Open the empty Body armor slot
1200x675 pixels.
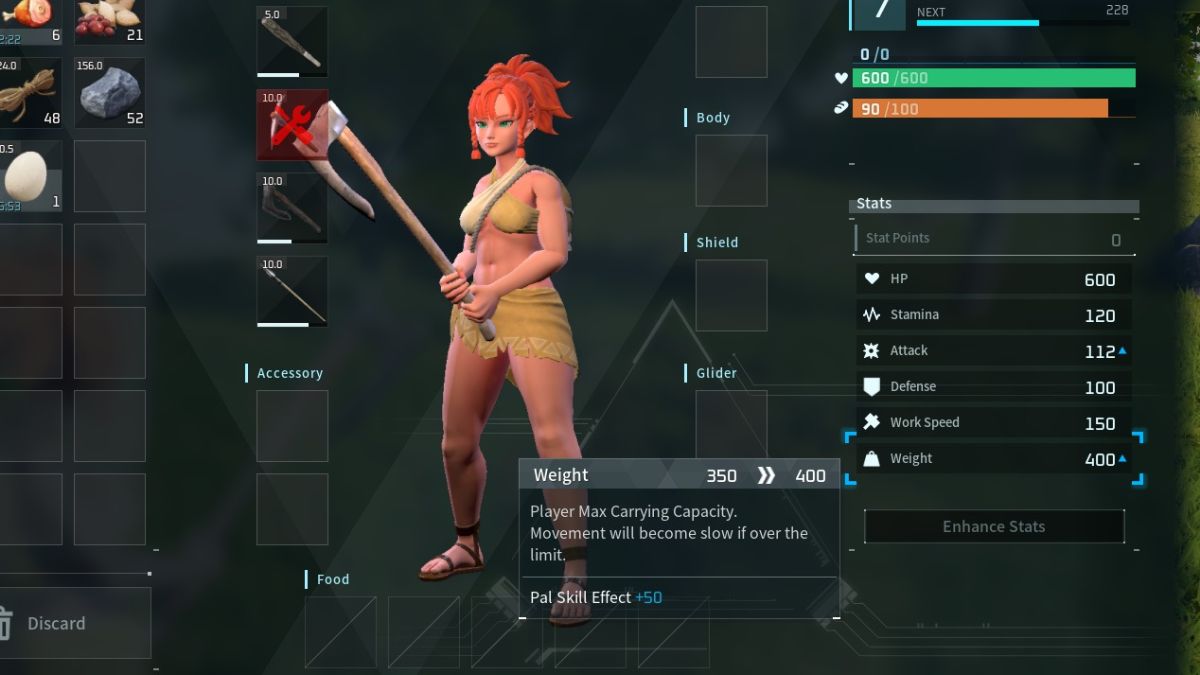(x=731, y=171)
